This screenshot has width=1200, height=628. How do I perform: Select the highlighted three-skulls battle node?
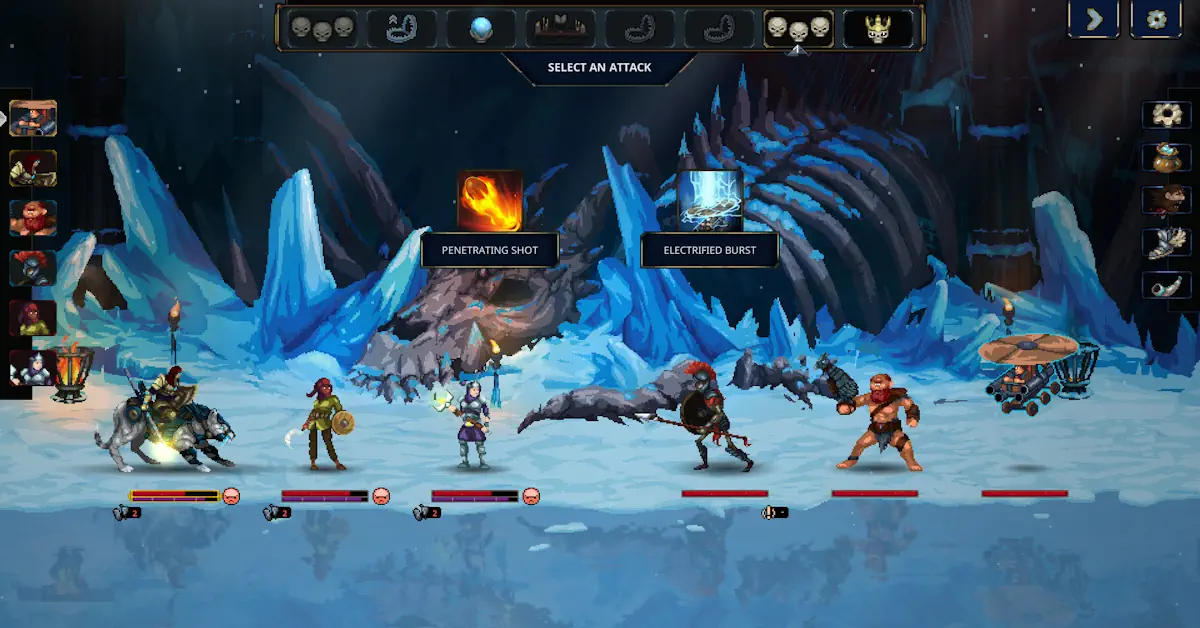(798, 29)
